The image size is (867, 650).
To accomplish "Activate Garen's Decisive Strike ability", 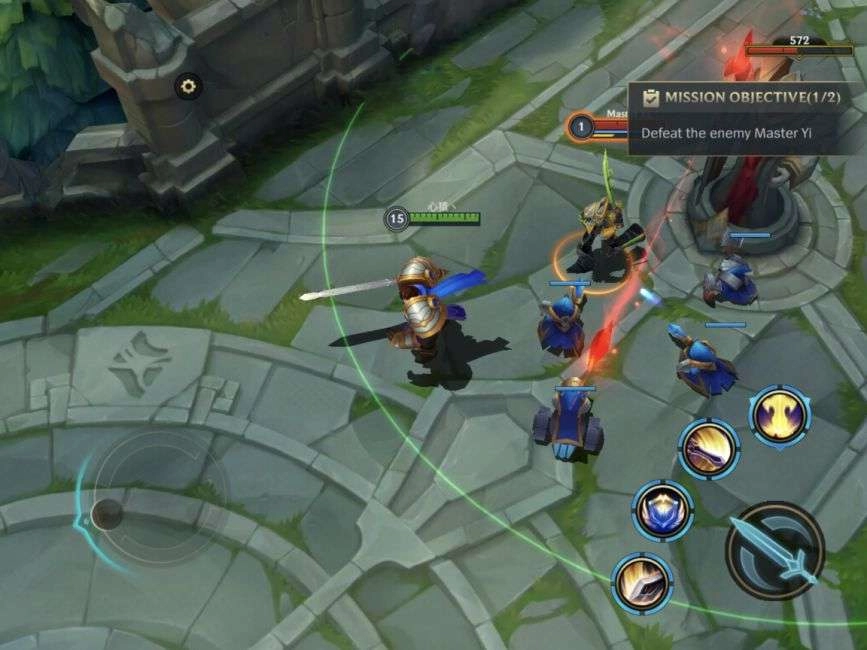I will click(x=642, y=582).
